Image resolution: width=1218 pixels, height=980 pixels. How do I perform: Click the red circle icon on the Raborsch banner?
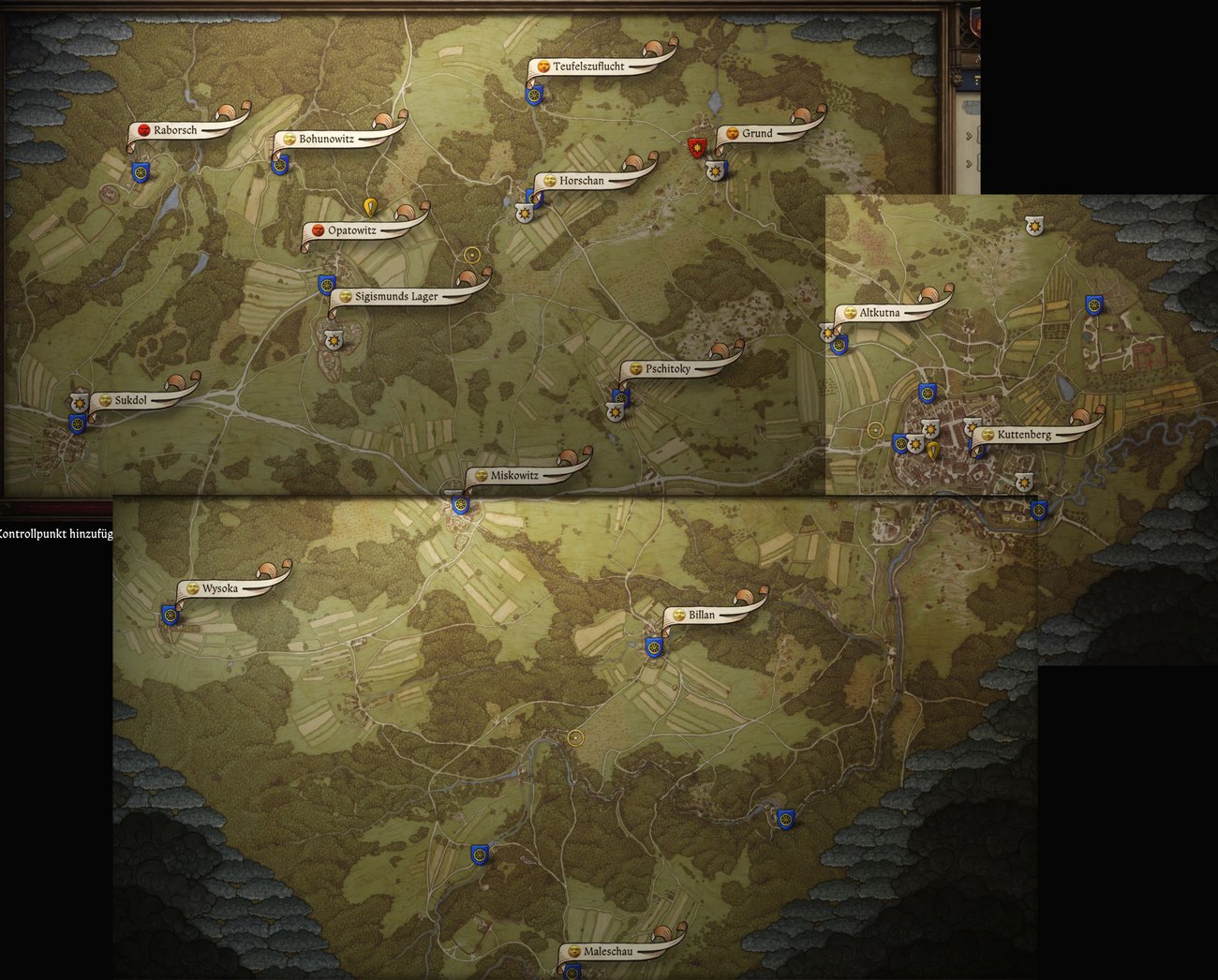[x=142, y=130]
